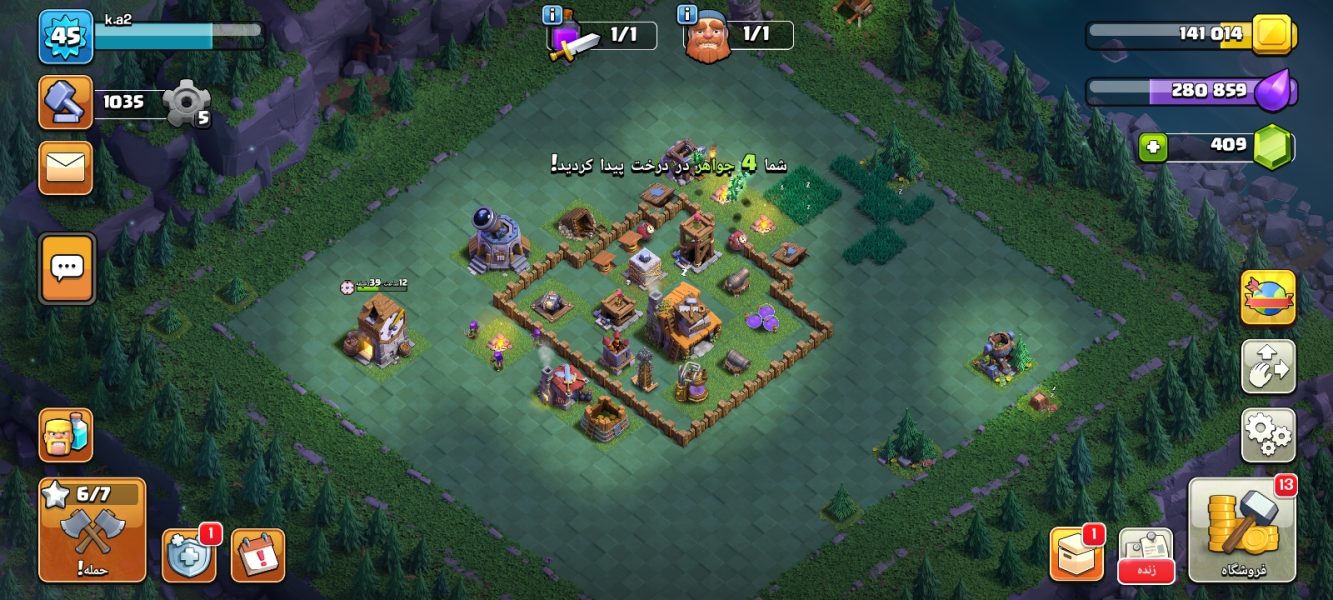This screenshot has height=600, width=1333.
Task: Open the army troop overview button
Action: coord(66,435)
